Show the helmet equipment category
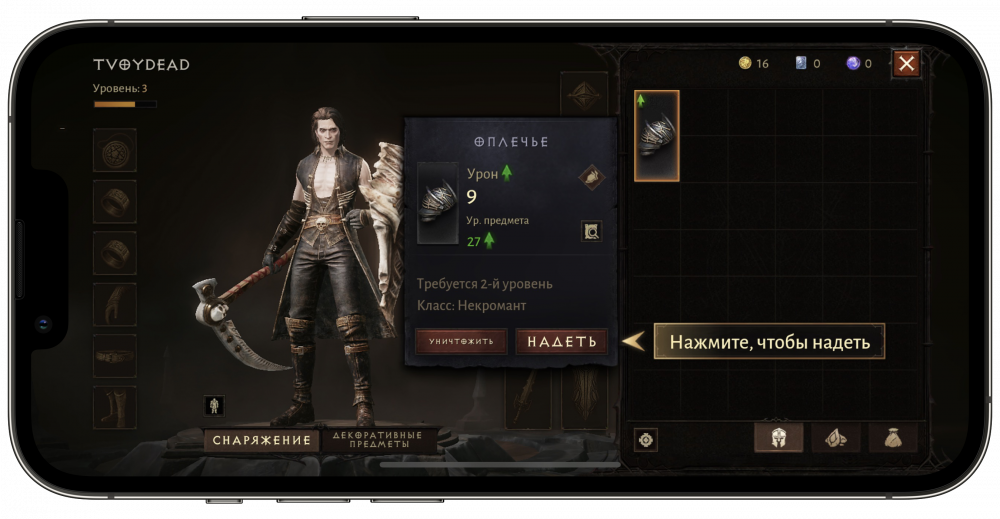 (778, 438)
